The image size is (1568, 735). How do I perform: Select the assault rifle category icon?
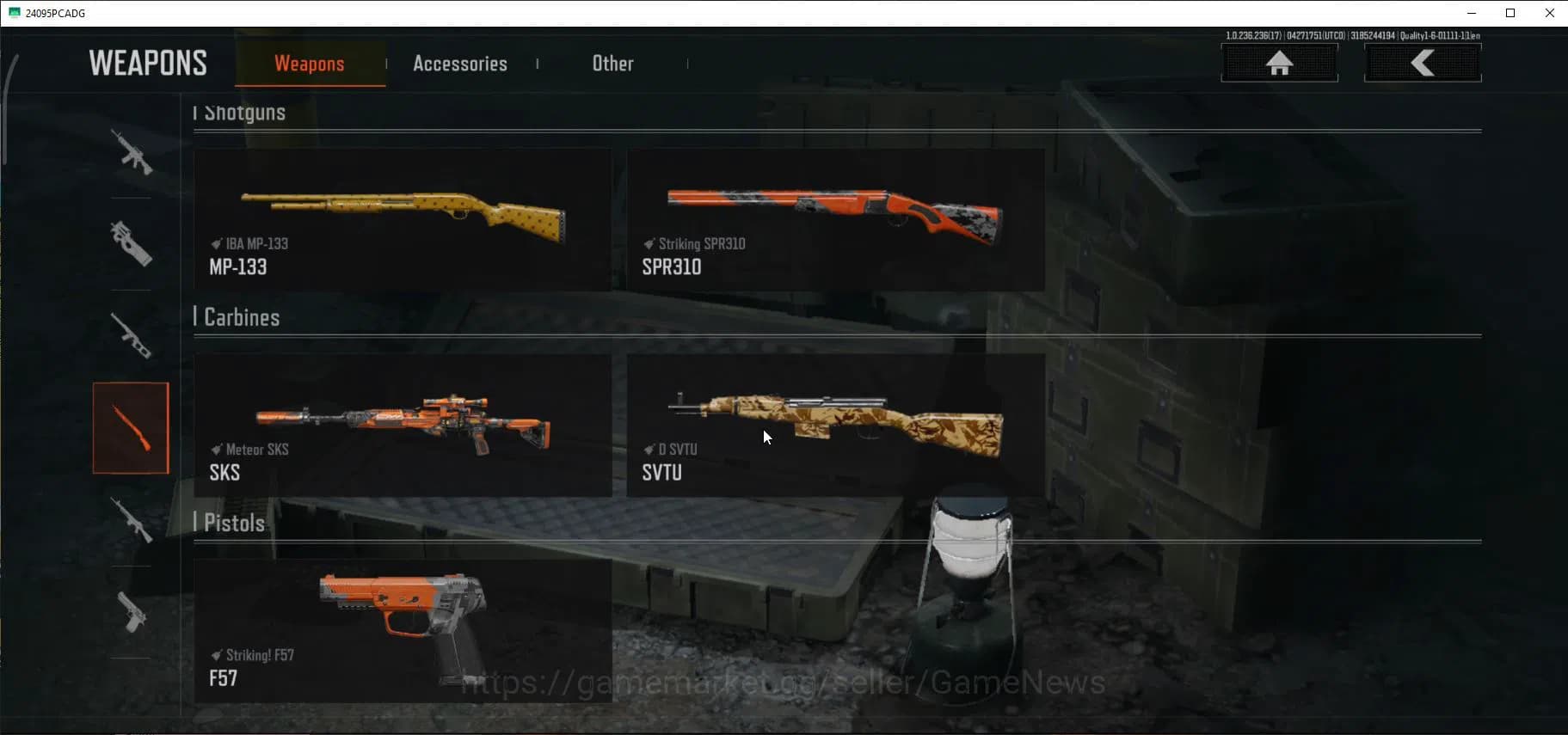pos(131,155)
